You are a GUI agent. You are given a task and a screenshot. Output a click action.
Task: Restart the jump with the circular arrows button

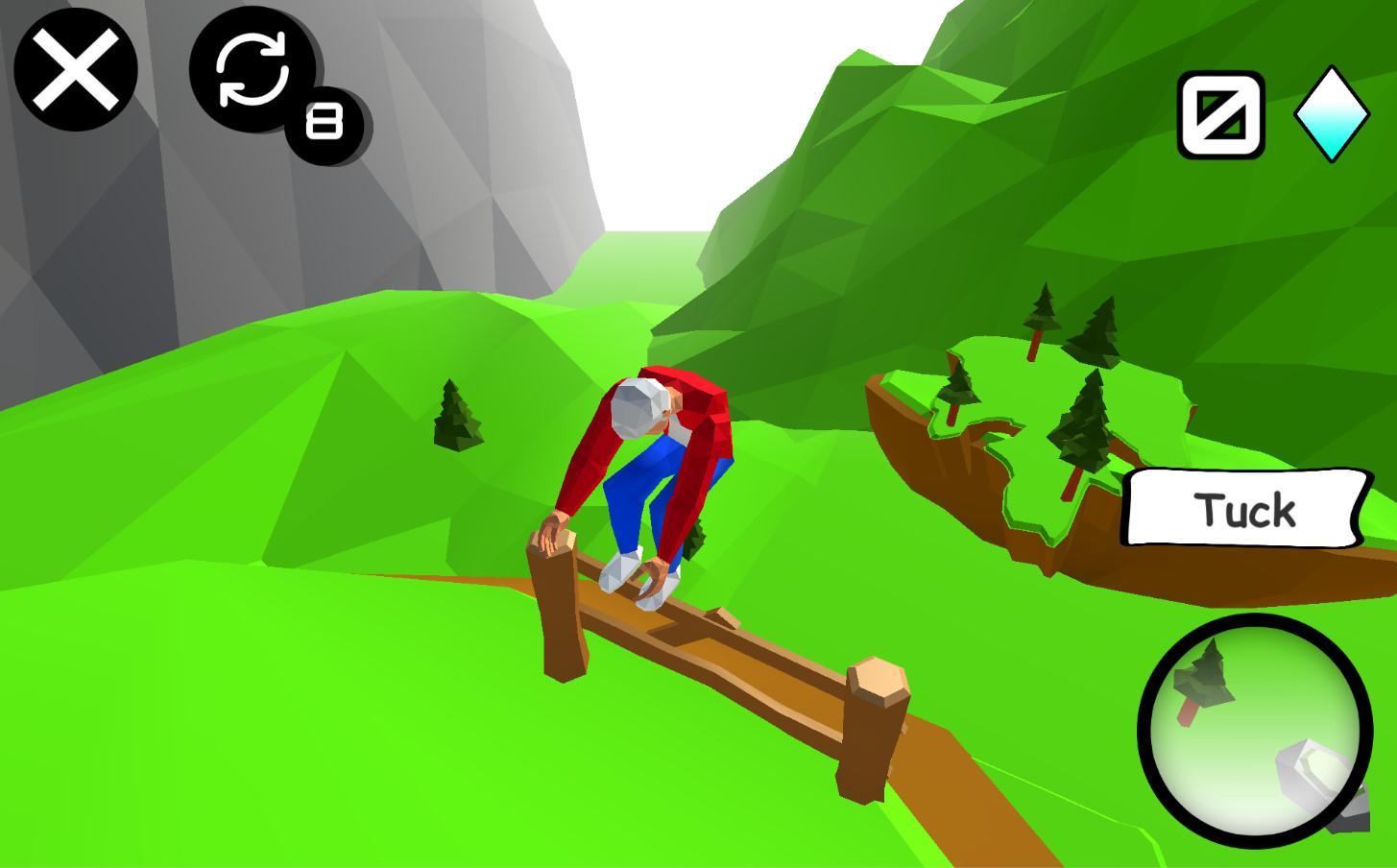coord(253,68)
